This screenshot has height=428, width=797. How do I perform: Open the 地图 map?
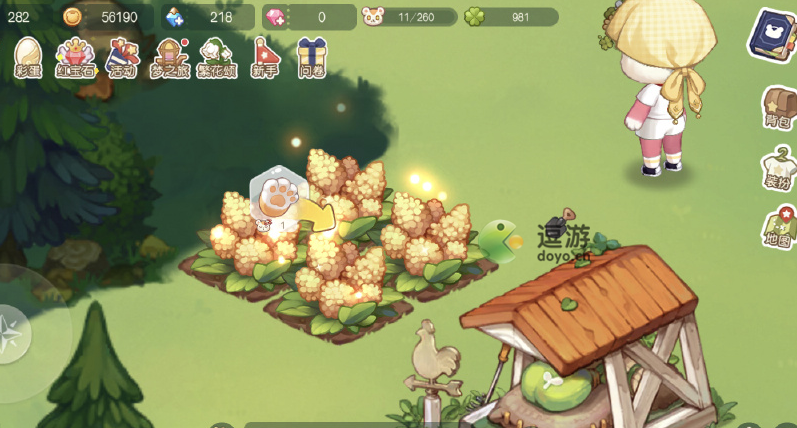click(778, 227)
